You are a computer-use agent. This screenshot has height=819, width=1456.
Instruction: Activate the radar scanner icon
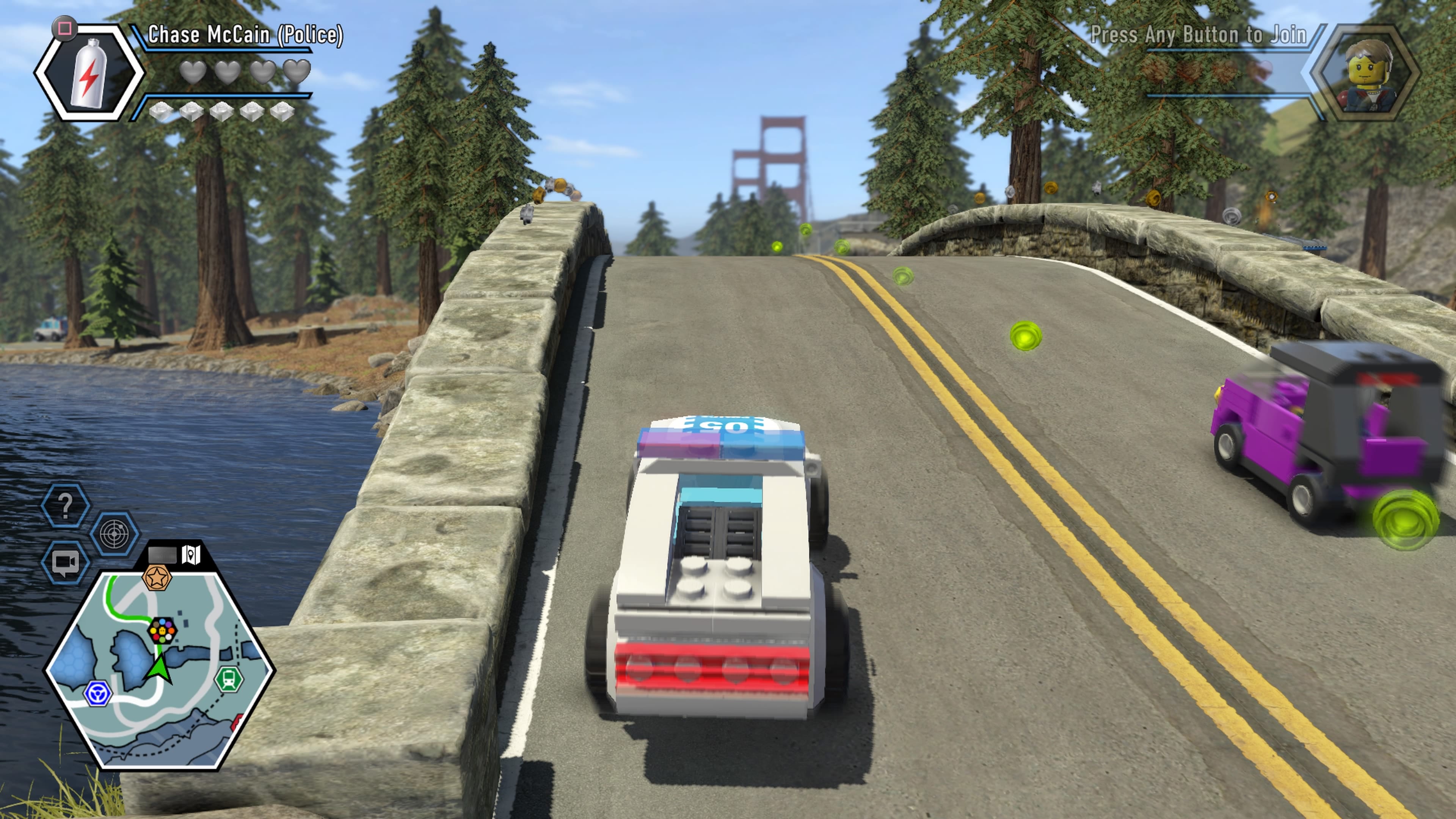[x=115, y=533]
